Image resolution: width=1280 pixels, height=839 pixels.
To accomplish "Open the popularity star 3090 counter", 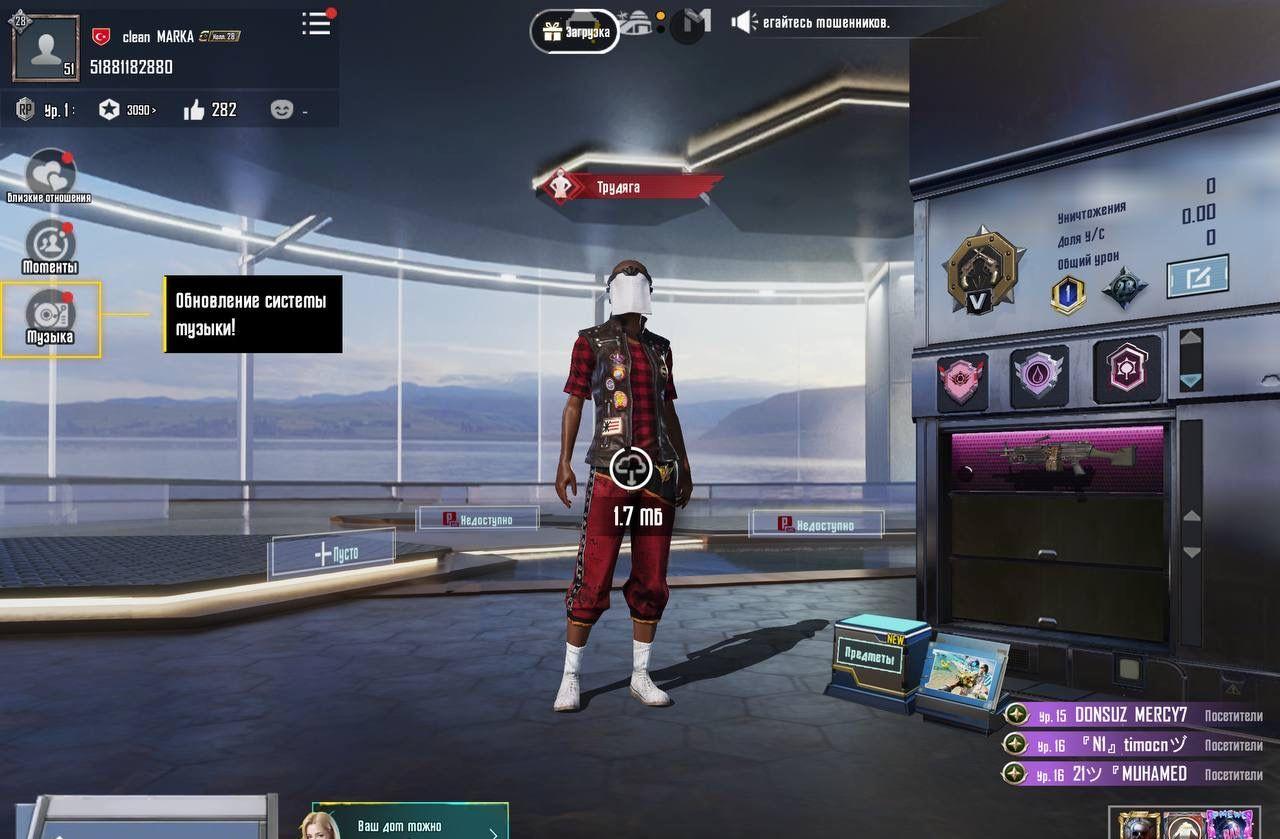I will tap(126, 110).
